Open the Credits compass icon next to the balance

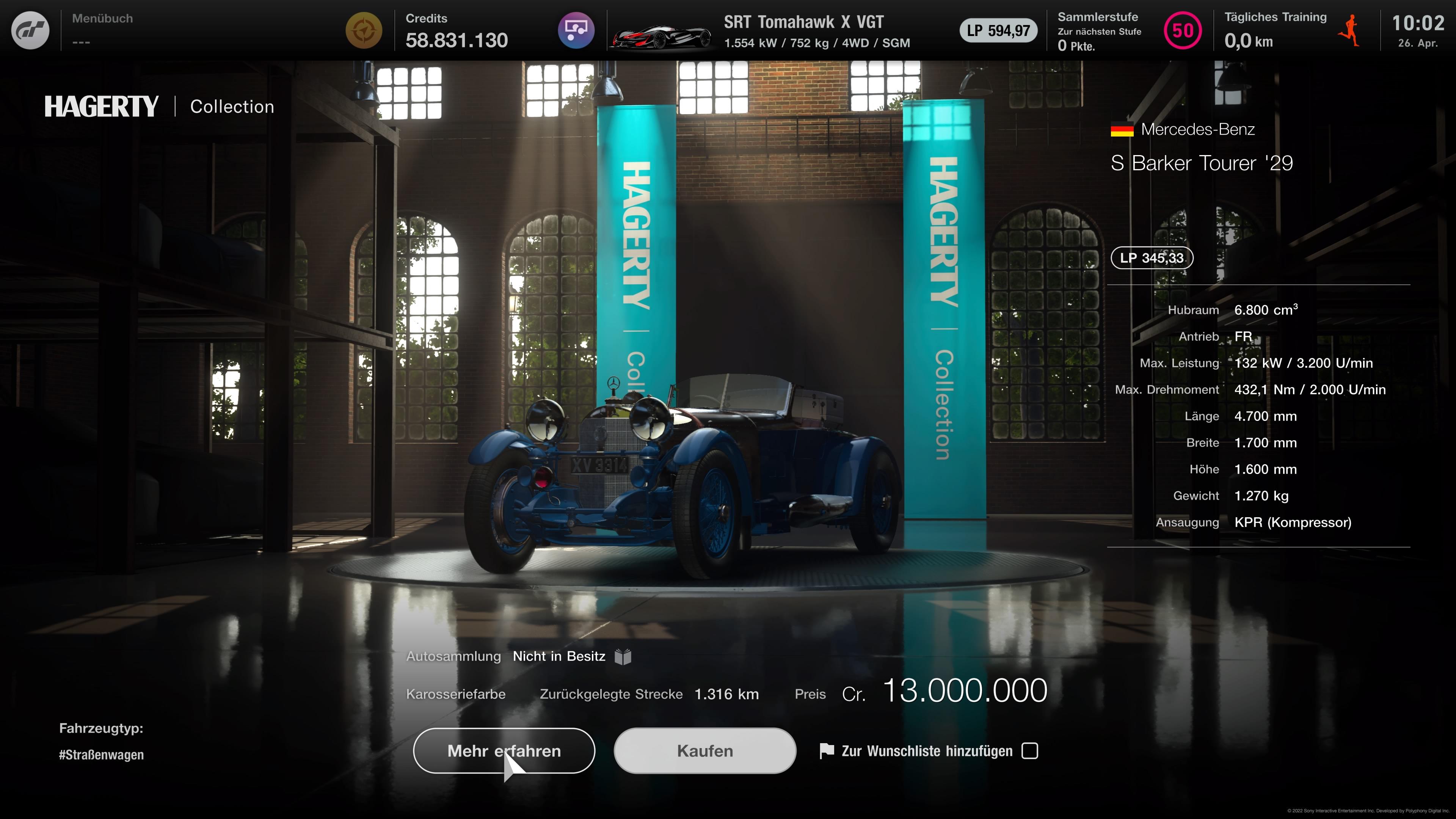[x=364, y=30]
